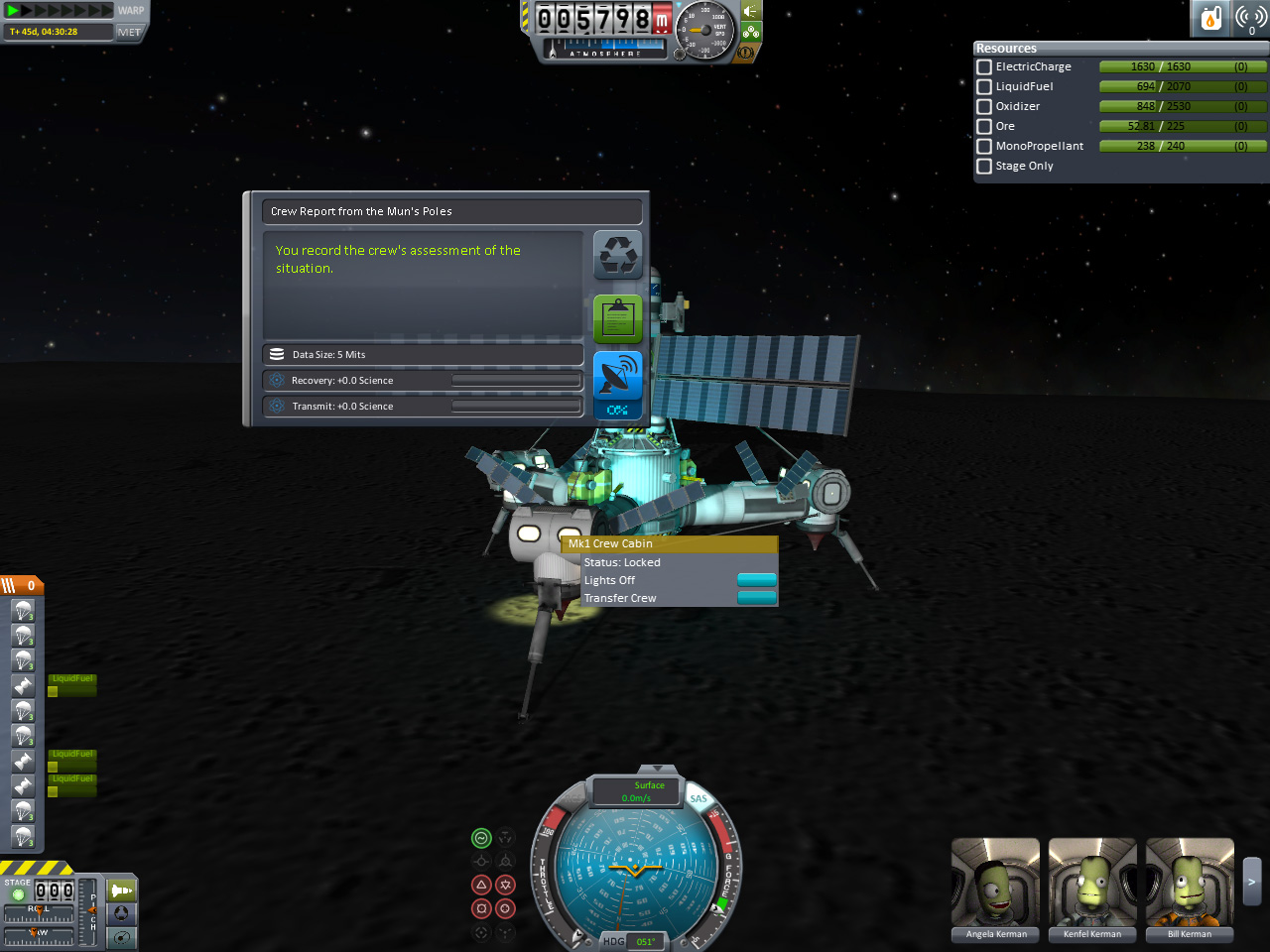The height and width of the screenshot is (952, 1270).
Task: Click the arrow beside the crew portraits
Action: point(1252,881)
